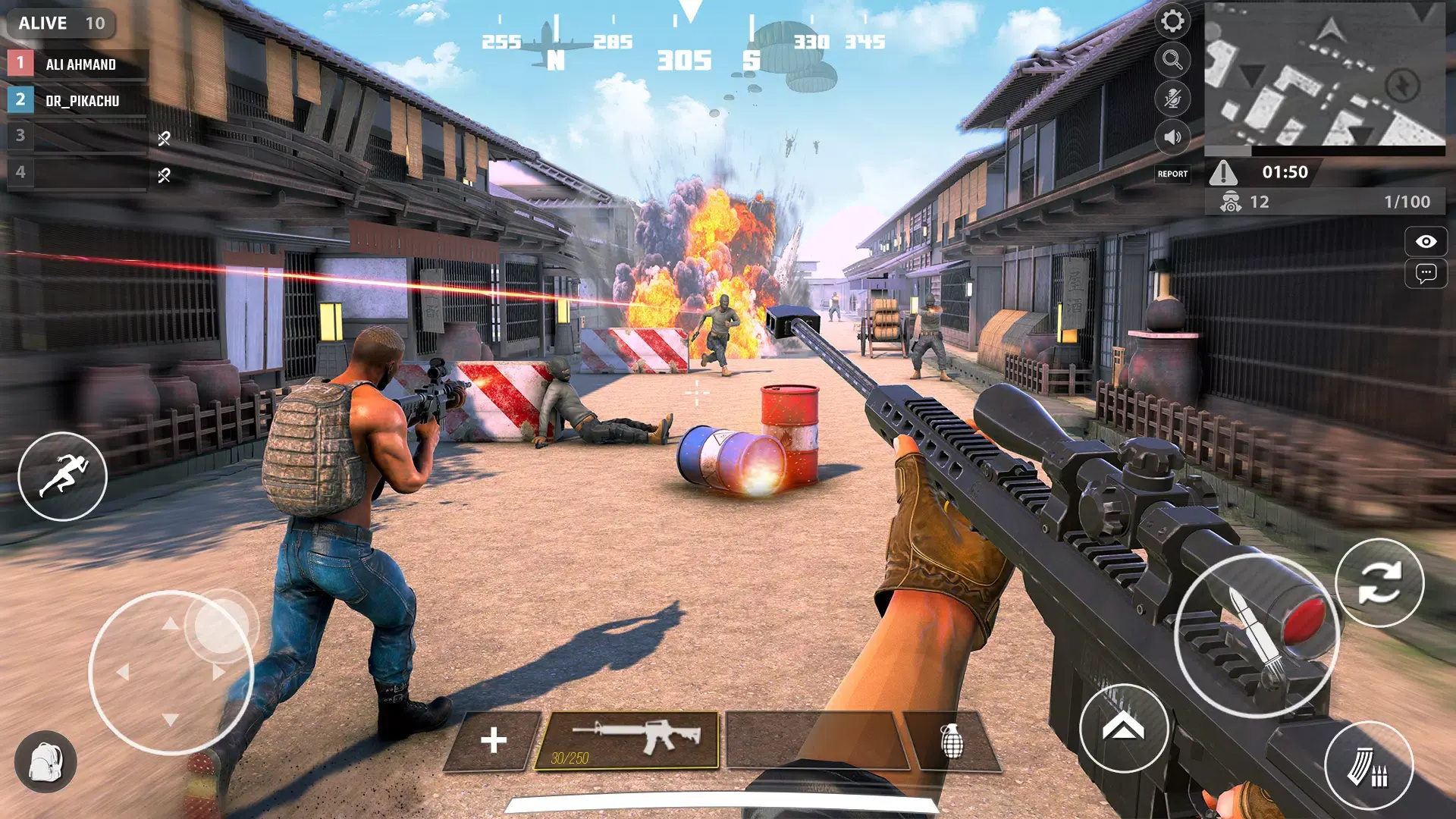The width and height of the screenshot is (1456, 819).
Task: Tap the plus medkit slot
Action: coord(493,740)
